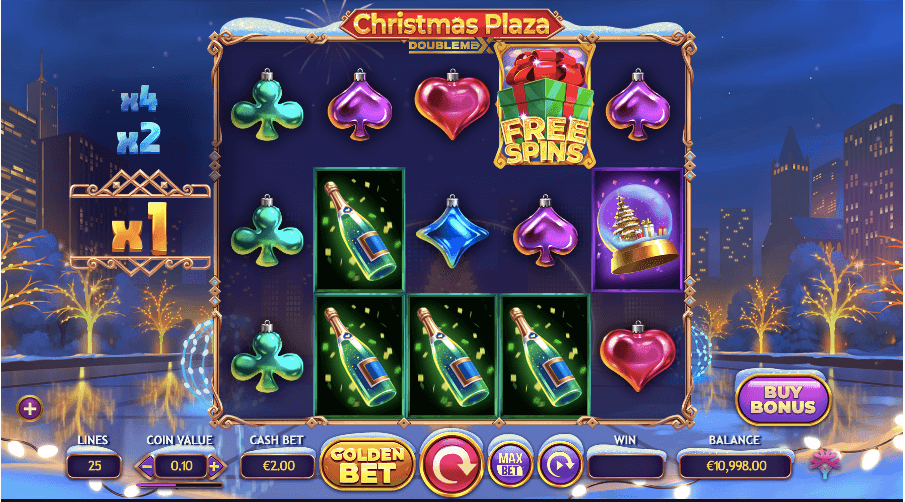Decrease coin value with the minus button
This screenshot has width=905, height=502.
(x=147, y=465)
